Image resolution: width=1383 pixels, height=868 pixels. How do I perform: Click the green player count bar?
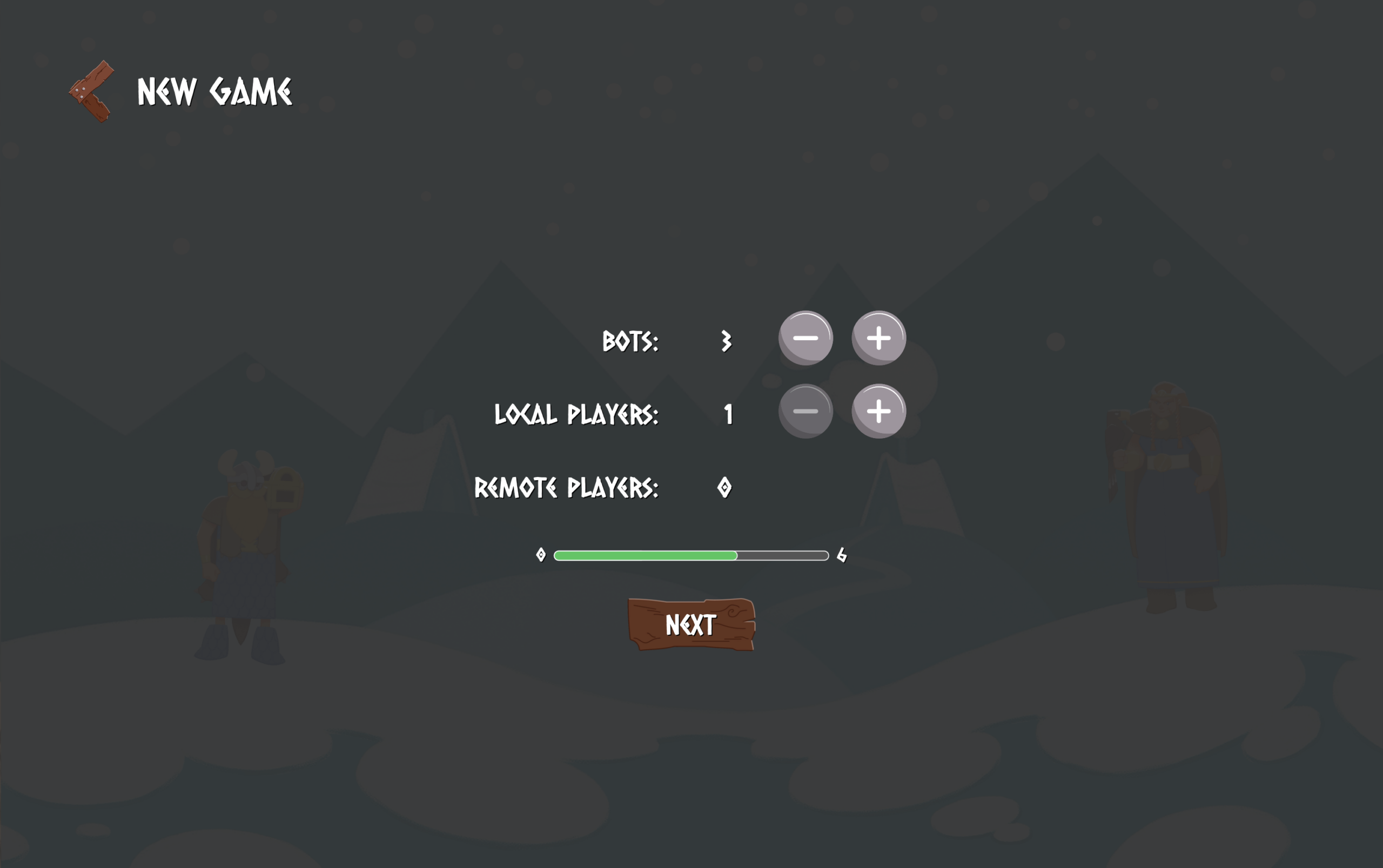645,556
